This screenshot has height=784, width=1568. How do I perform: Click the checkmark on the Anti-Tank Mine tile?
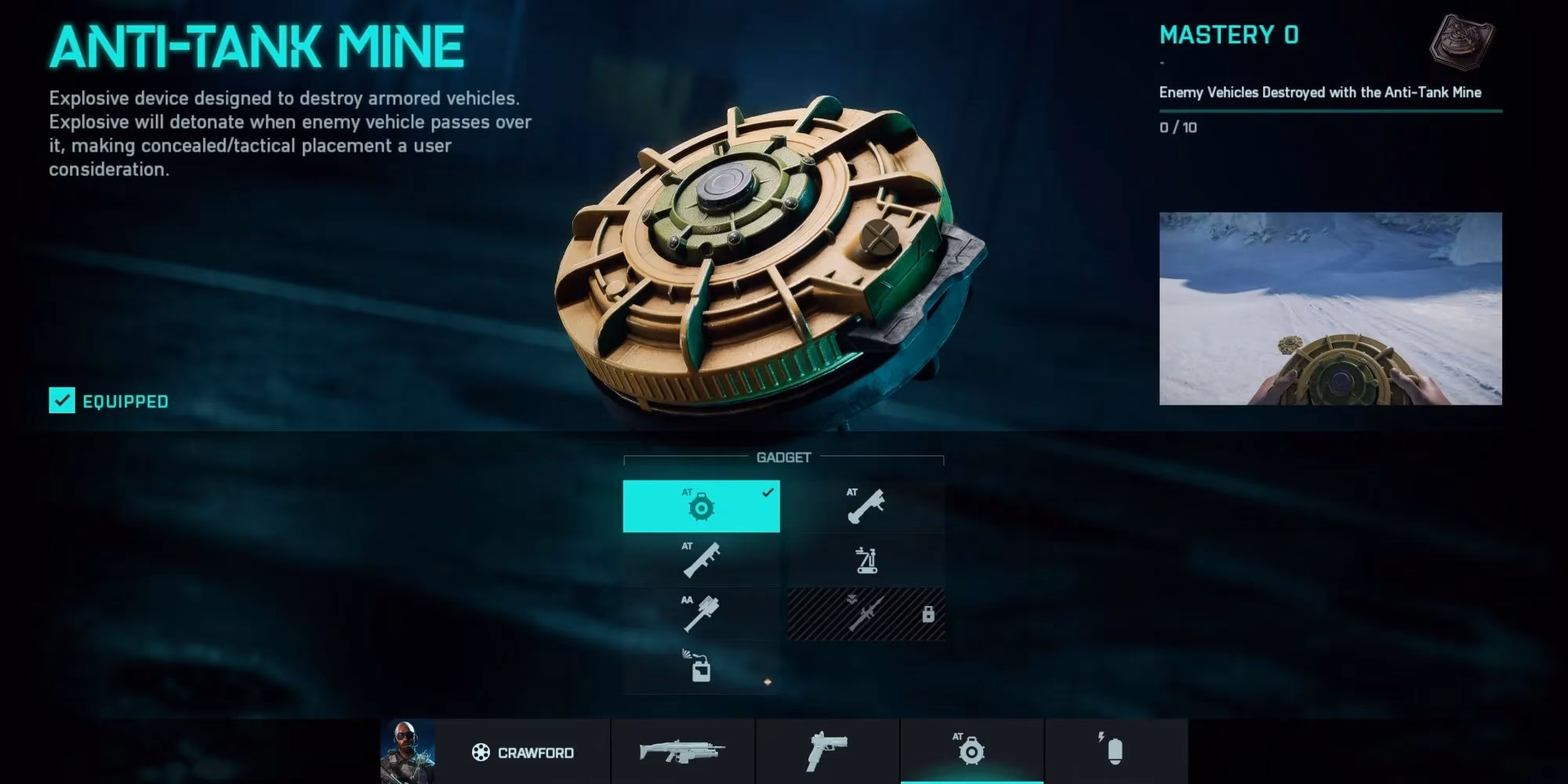(x=768, y=493)
